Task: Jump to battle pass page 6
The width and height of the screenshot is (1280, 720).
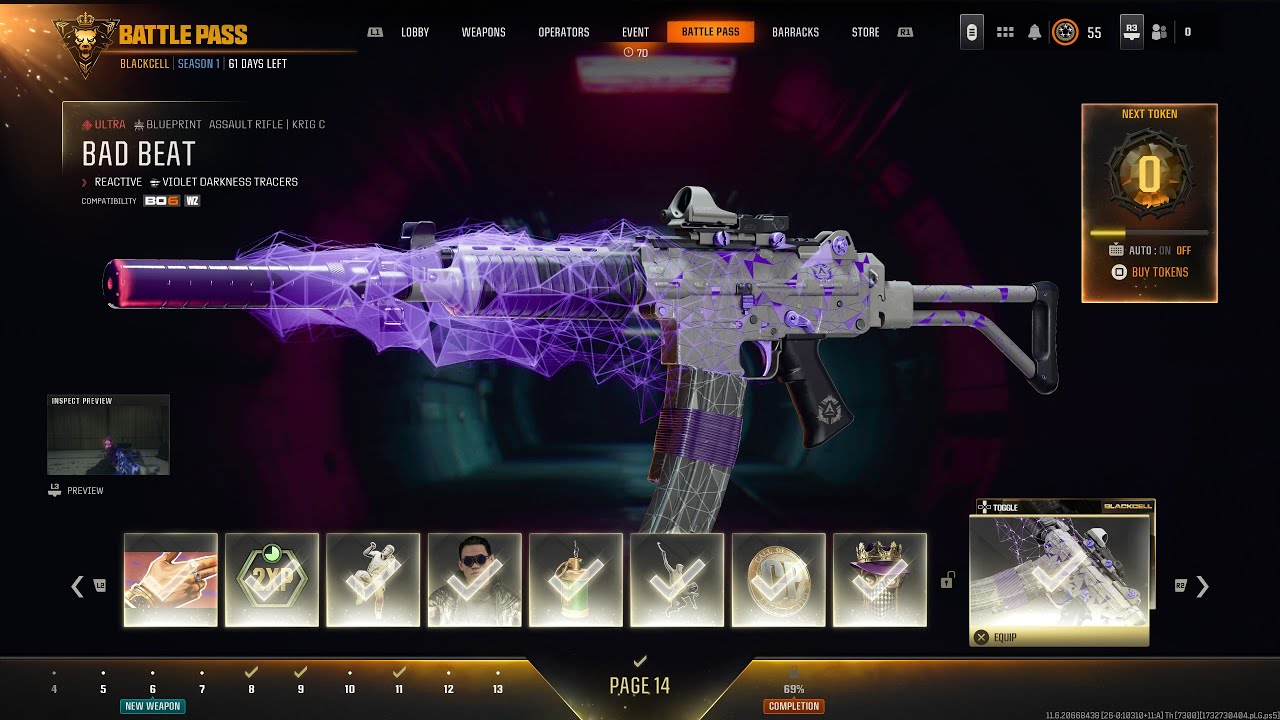Action: tap(152, 688)
